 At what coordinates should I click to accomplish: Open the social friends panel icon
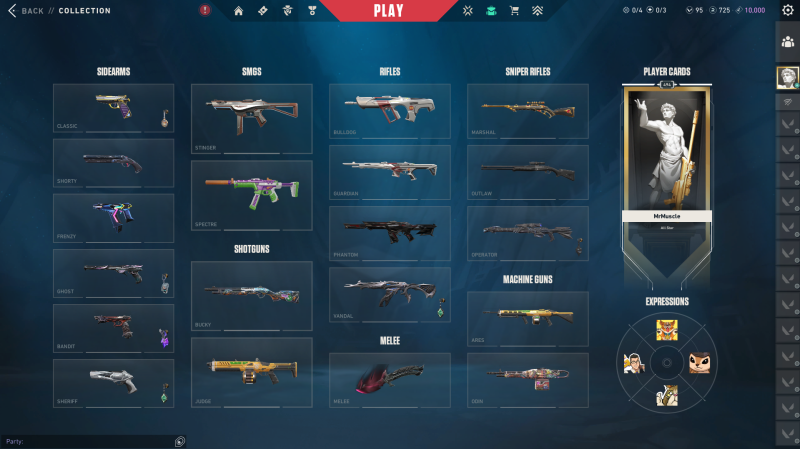click(787, 39)
